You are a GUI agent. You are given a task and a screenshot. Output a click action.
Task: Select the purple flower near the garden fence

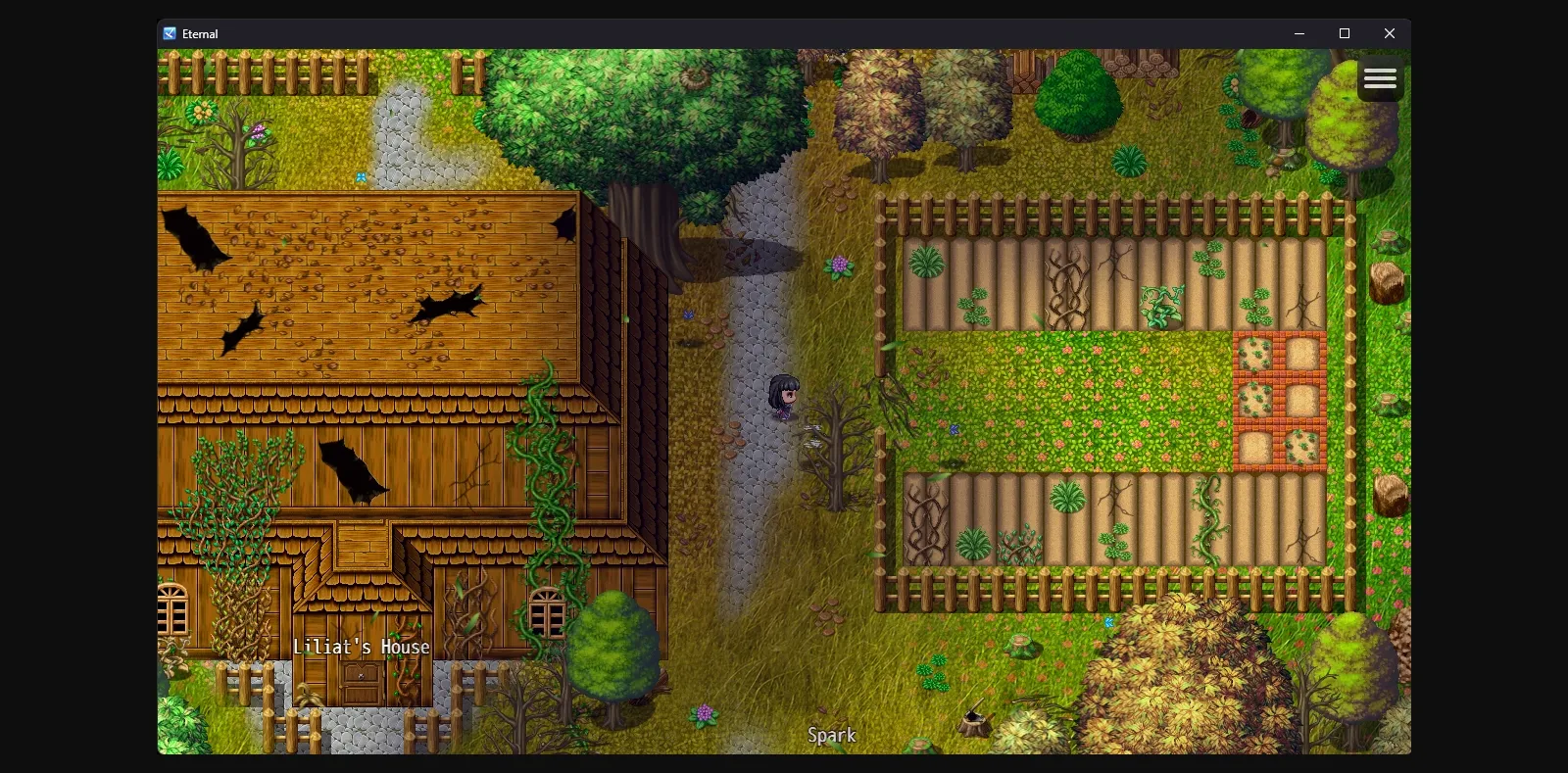coord(839,265)
